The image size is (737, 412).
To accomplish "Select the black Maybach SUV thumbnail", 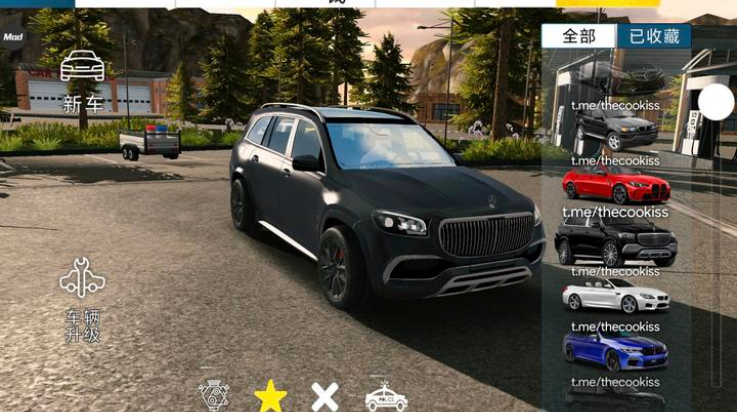I will 615,242.
